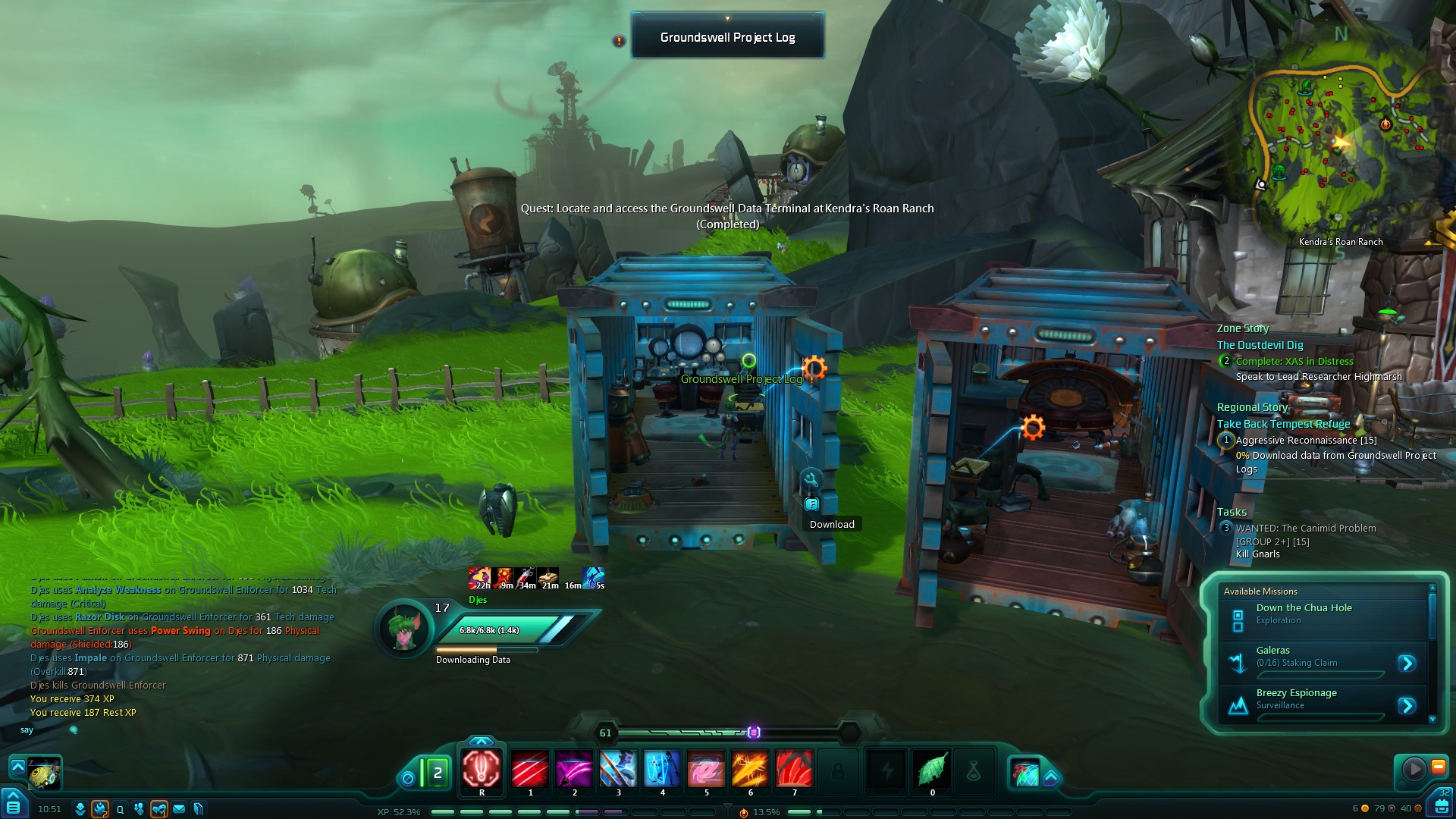
Task: Open the Galeras Staking Claim mission arrow
Action: (x=1407, y=664)
